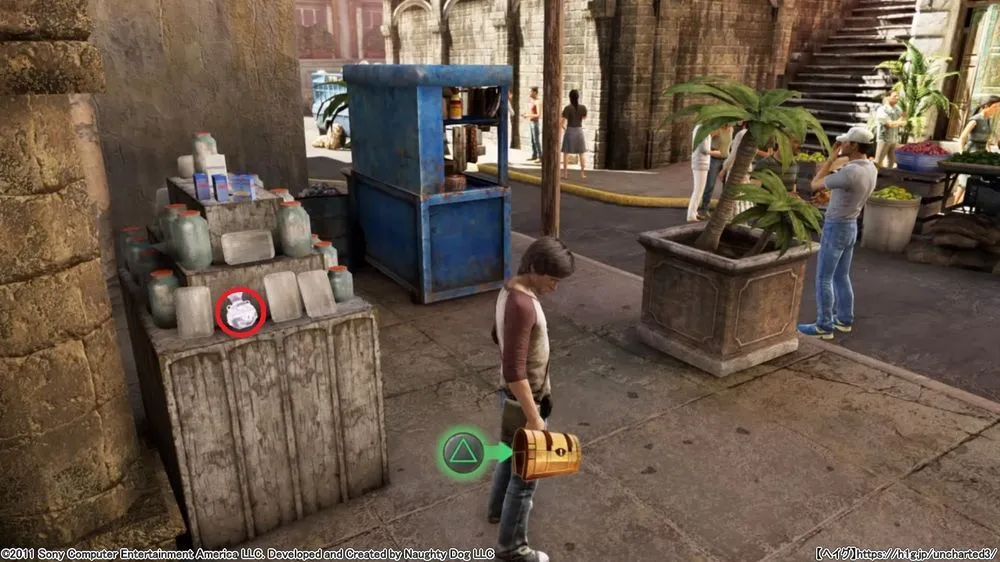The width and height of the screenshot is (1000, 562).
Task: Select the red-circled treasure marker
Action: tap(241, 312)
